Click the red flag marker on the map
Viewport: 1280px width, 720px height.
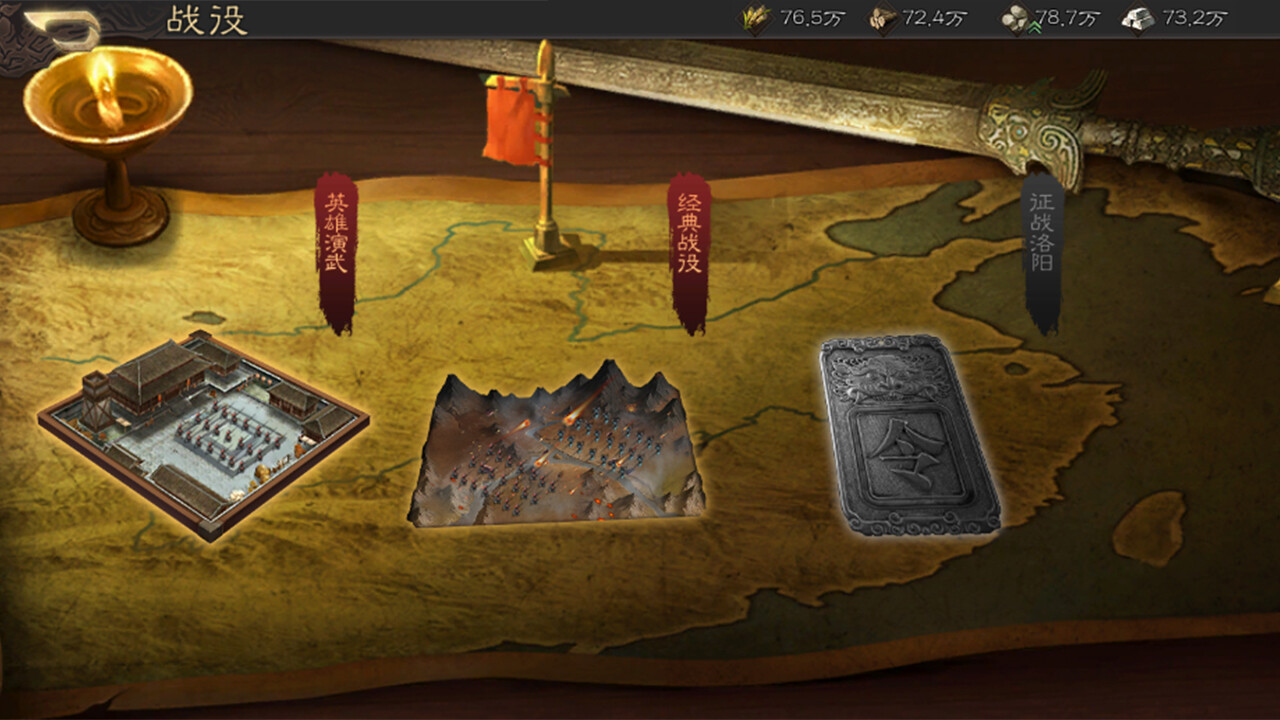(x=510, y=125)
